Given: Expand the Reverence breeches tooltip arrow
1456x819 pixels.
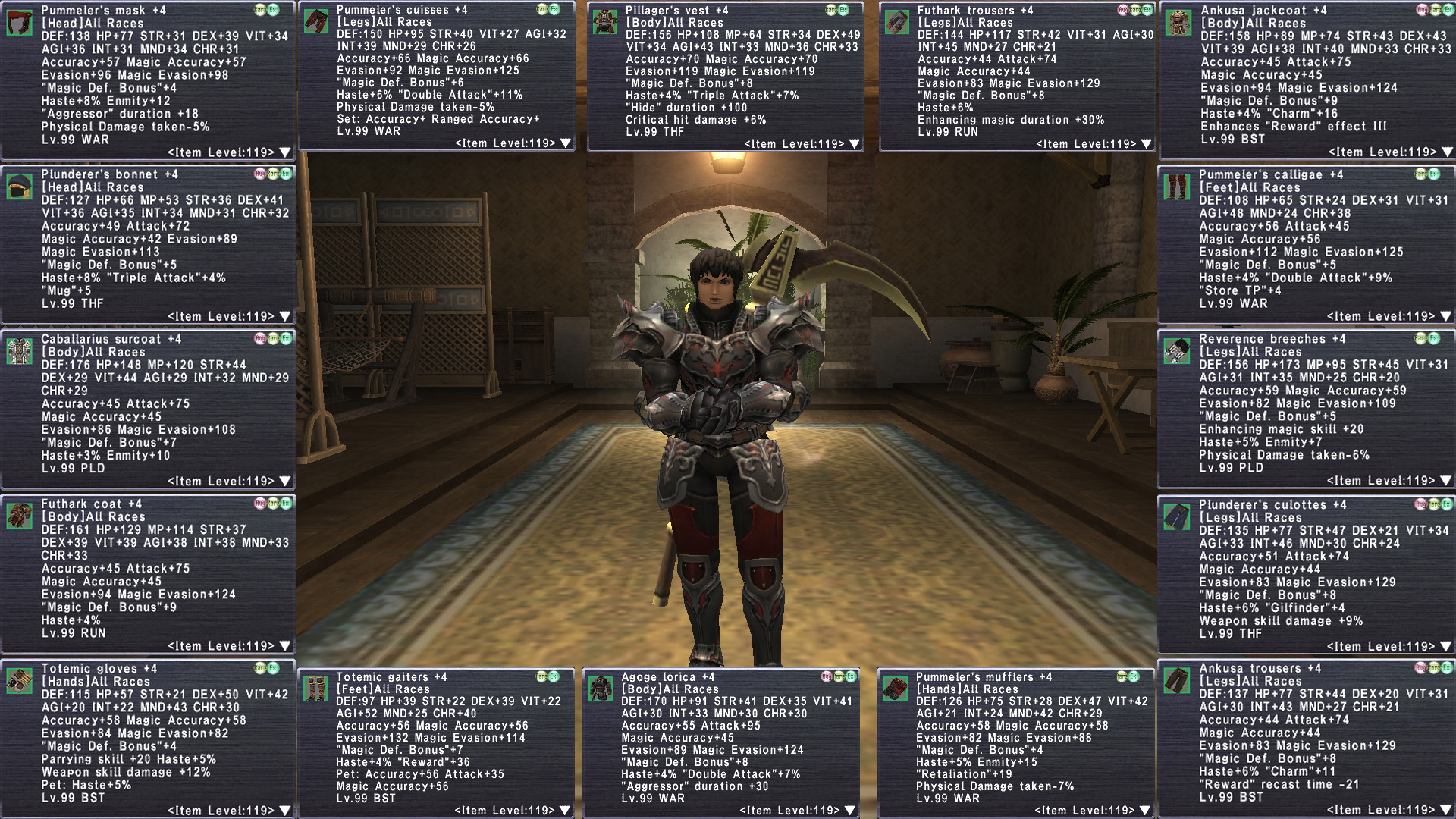Looking at the screenshot, I should tap(1445, 481).
